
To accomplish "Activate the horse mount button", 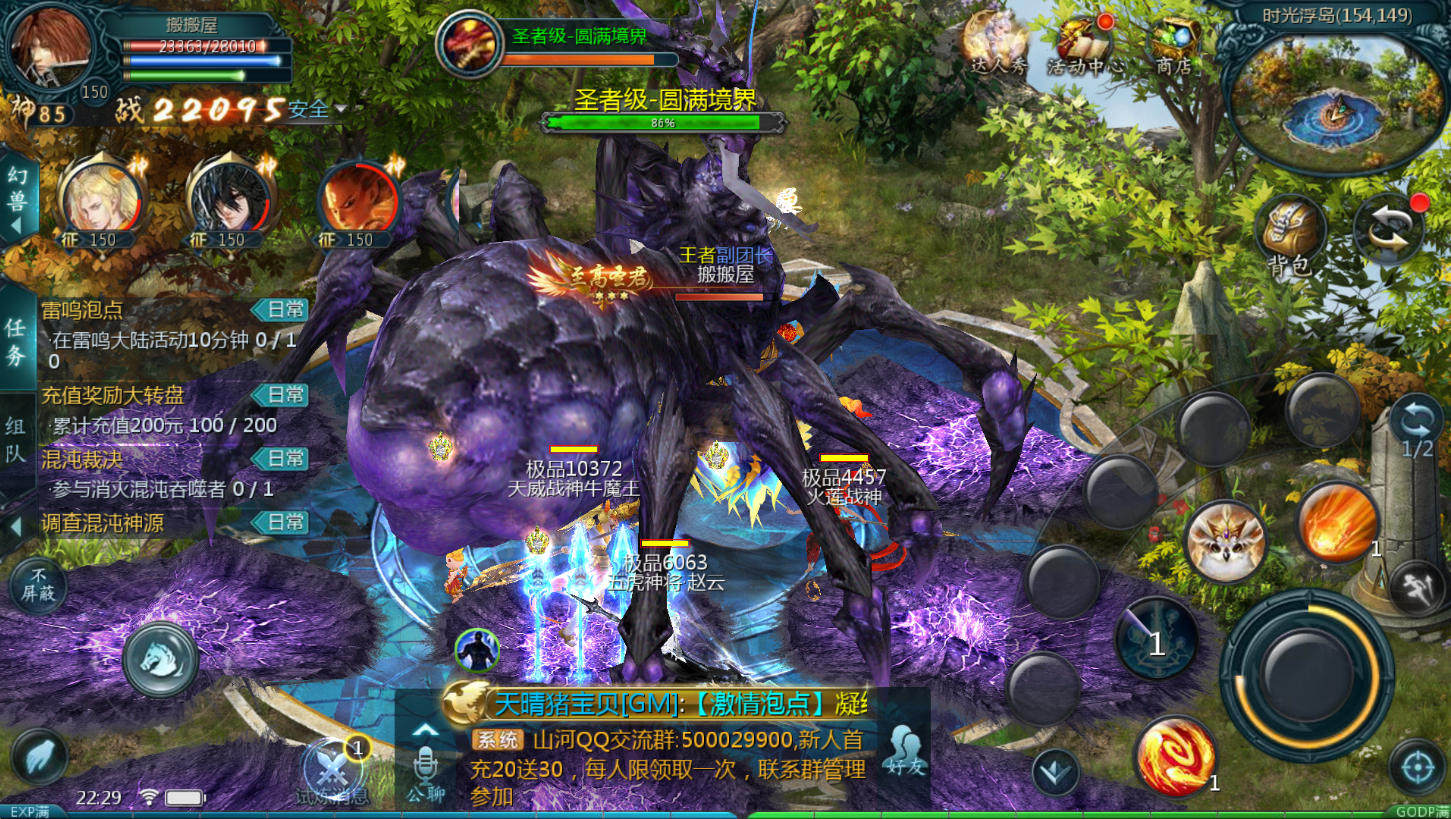I will pos(160,658).
